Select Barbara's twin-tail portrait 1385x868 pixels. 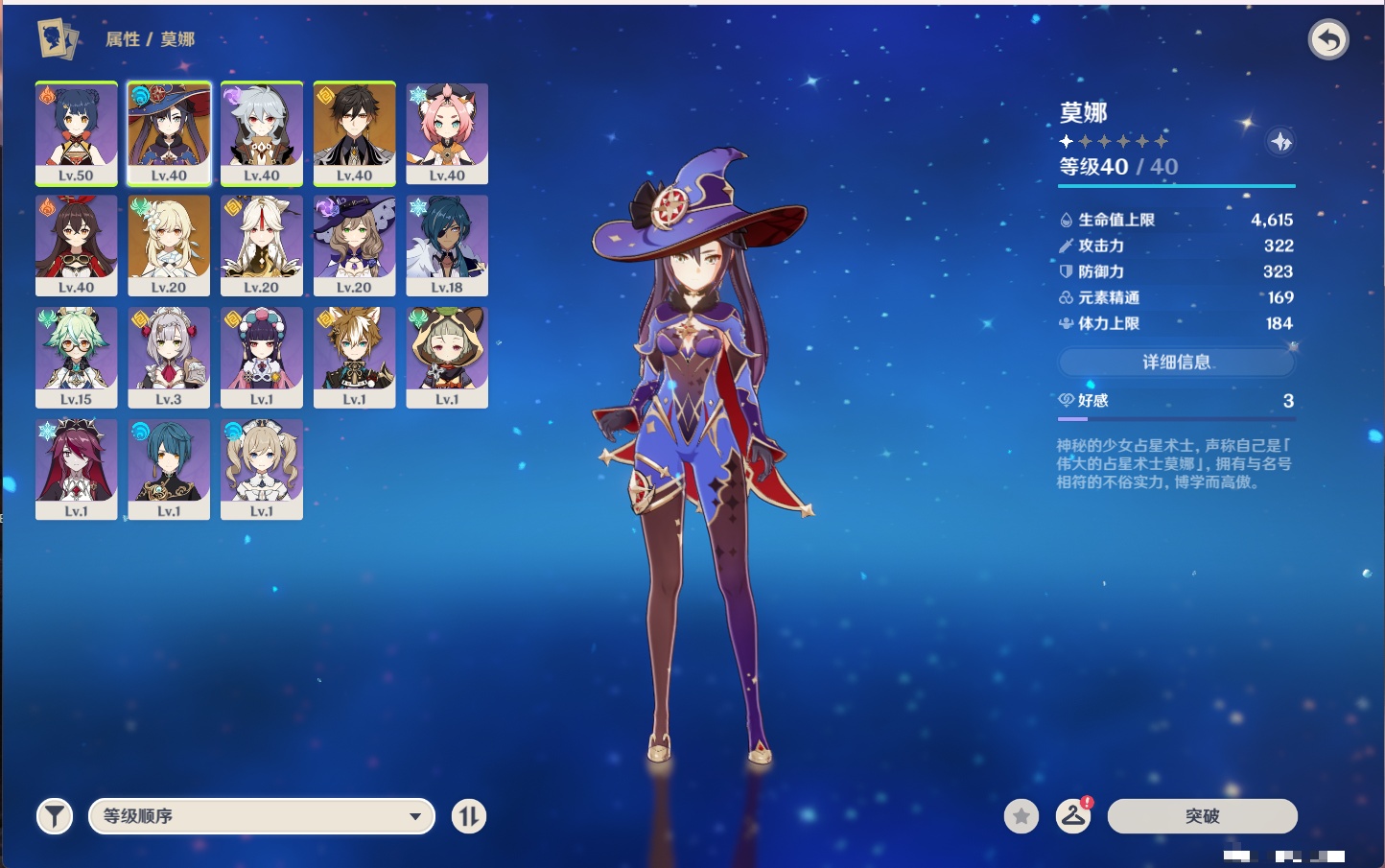[261, 469]
